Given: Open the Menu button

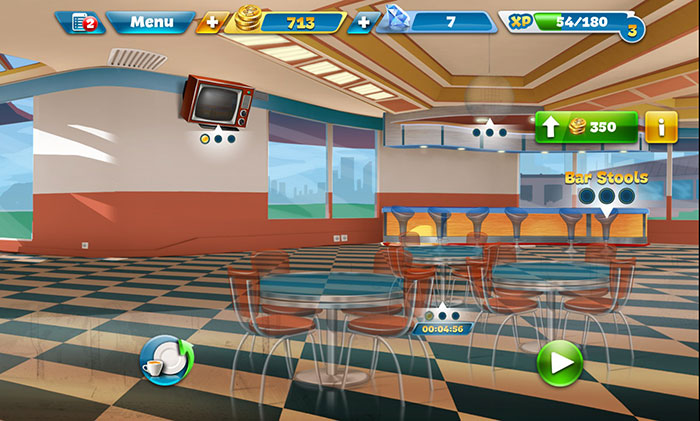Looking at the screenshot, I should [151, 21].
